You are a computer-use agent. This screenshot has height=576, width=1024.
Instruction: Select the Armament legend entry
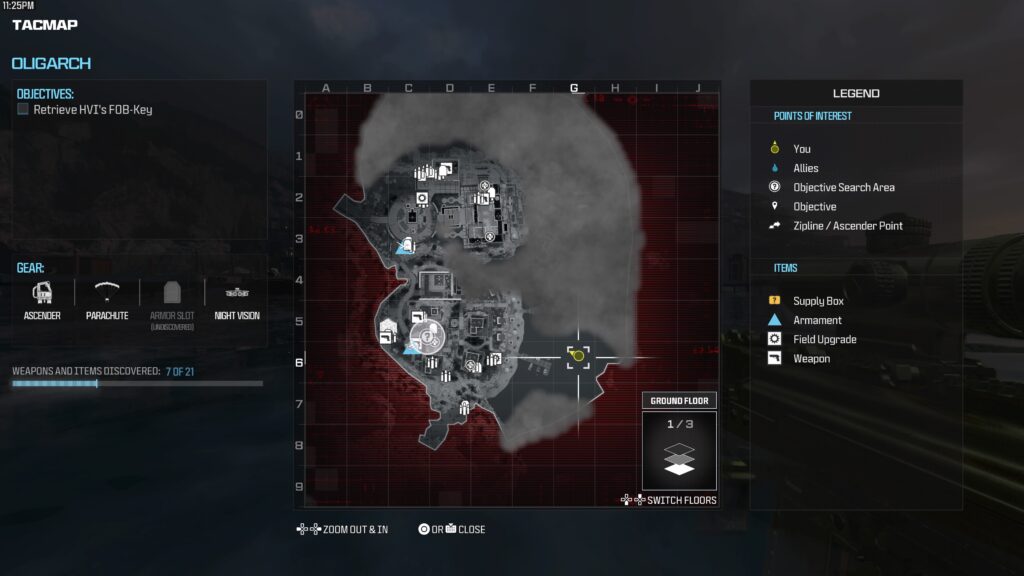[x=817, y=320]
